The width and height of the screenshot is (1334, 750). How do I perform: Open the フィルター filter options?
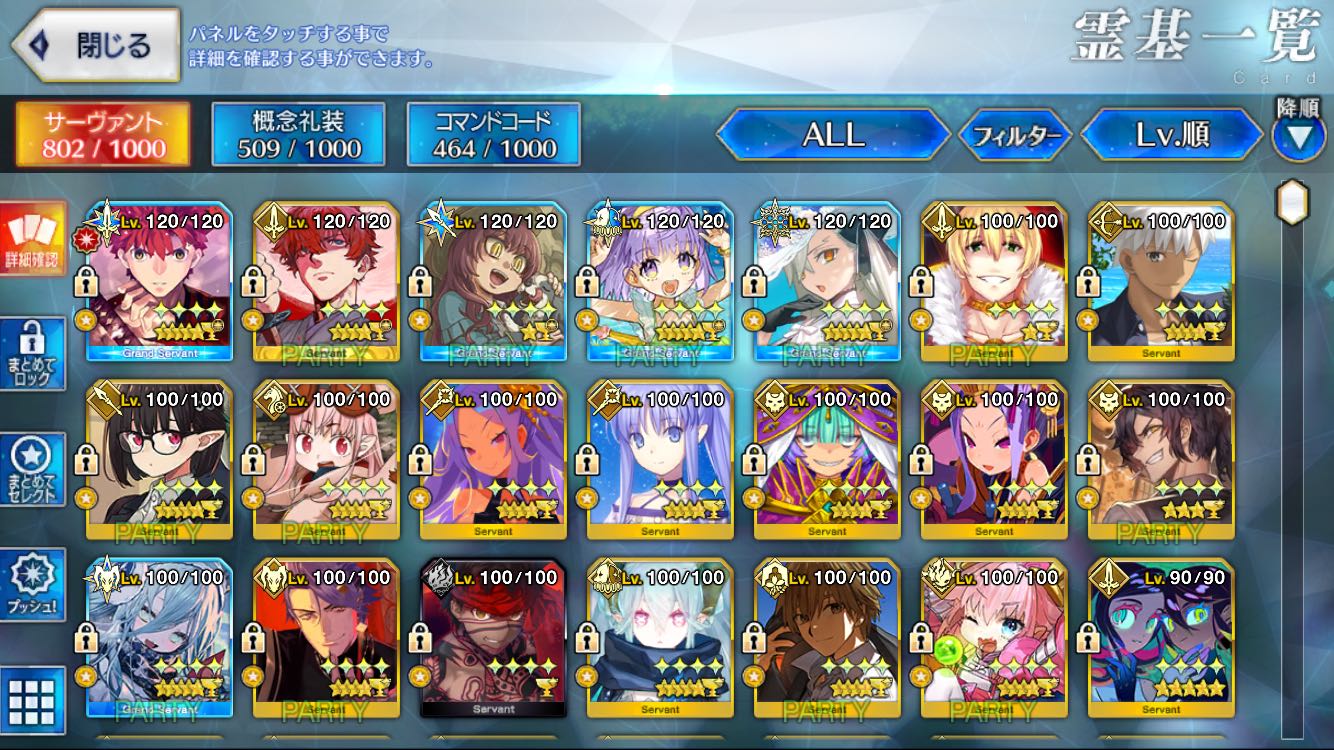coord(1015,136)
